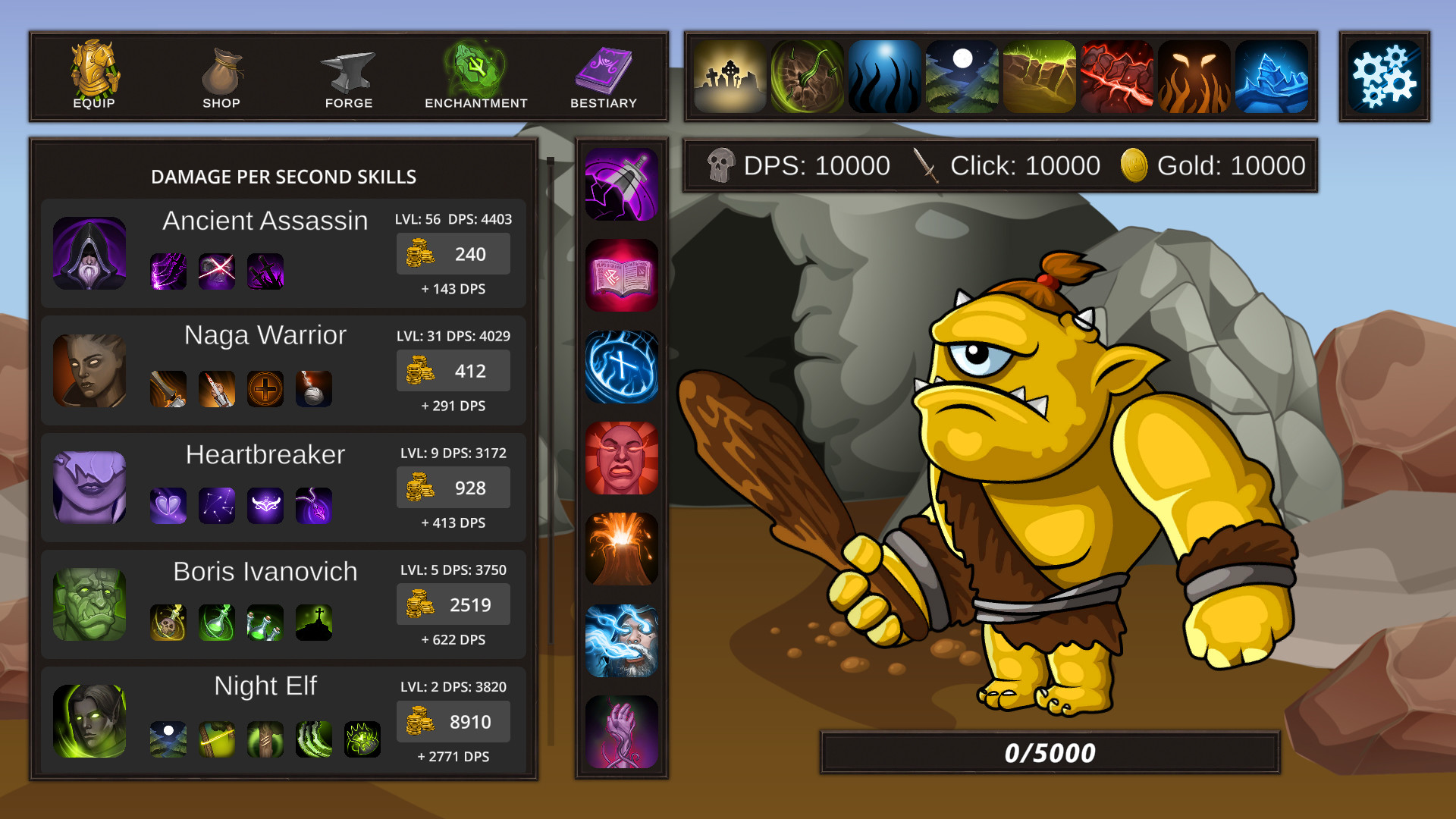This screenshot has height=819, width=1456.
Task: Switch to the Forge tab
Action: point(348,76)
